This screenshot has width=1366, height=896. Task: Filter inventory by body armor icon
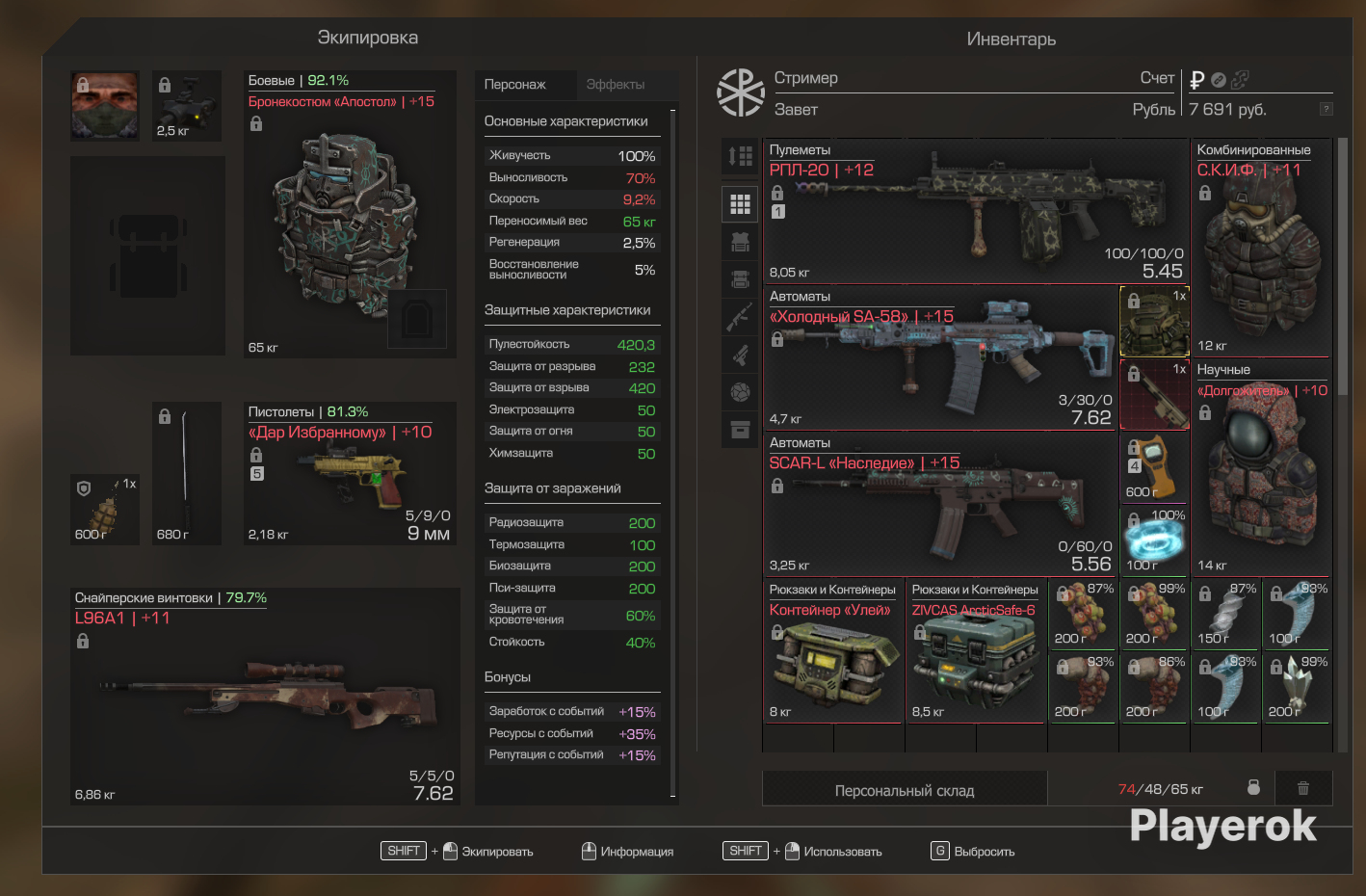(740, 243)
